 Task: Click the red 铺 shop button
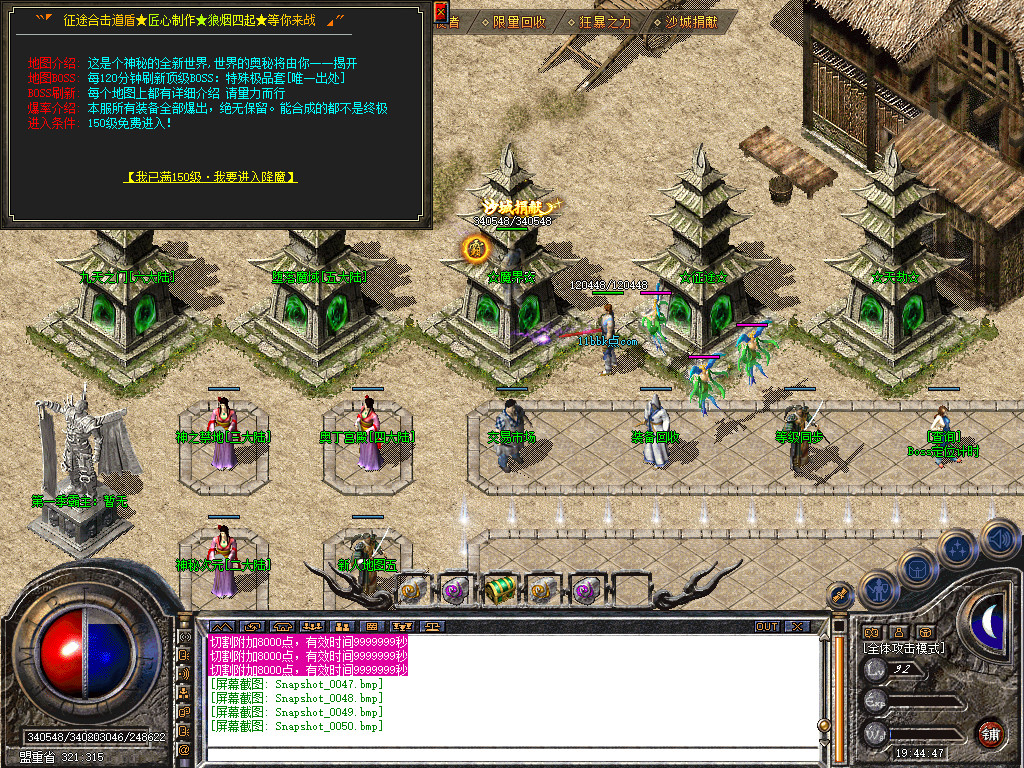pos(990,735)
